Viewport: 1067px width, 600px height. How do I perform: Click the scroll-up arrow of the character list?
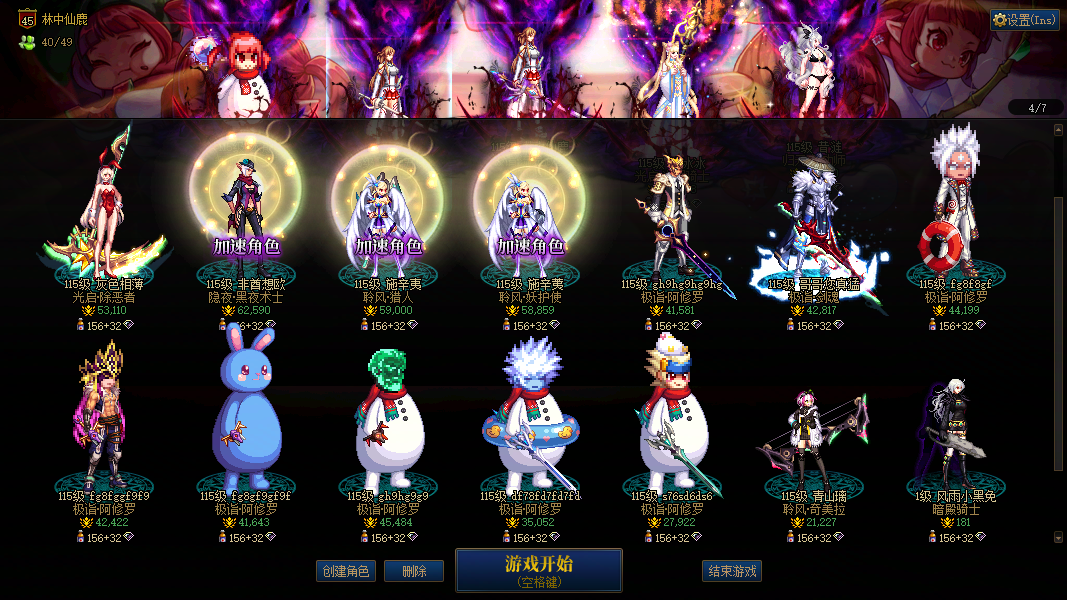[1059, 129]
